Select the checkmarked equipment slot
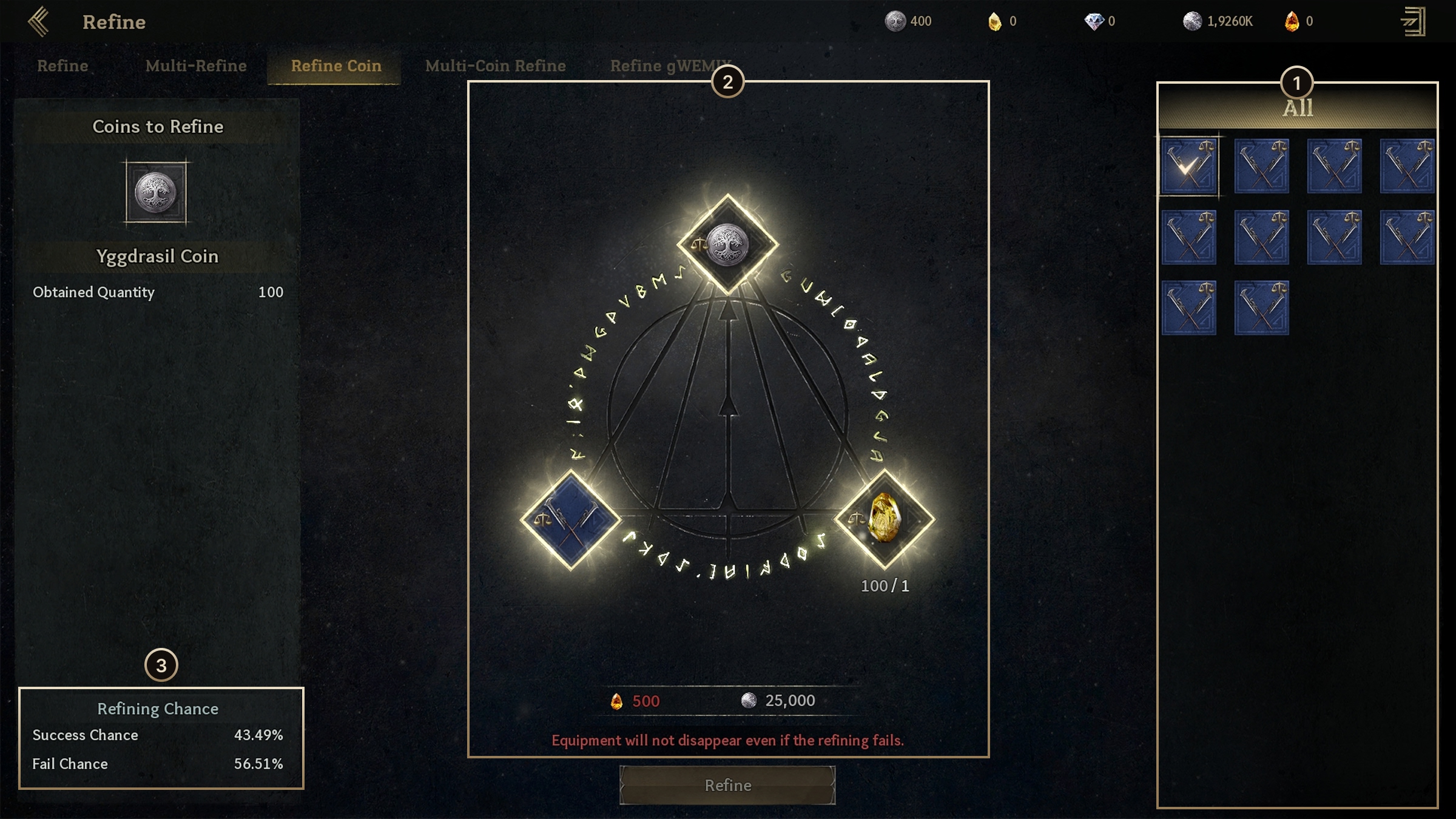 [1188, 166]
